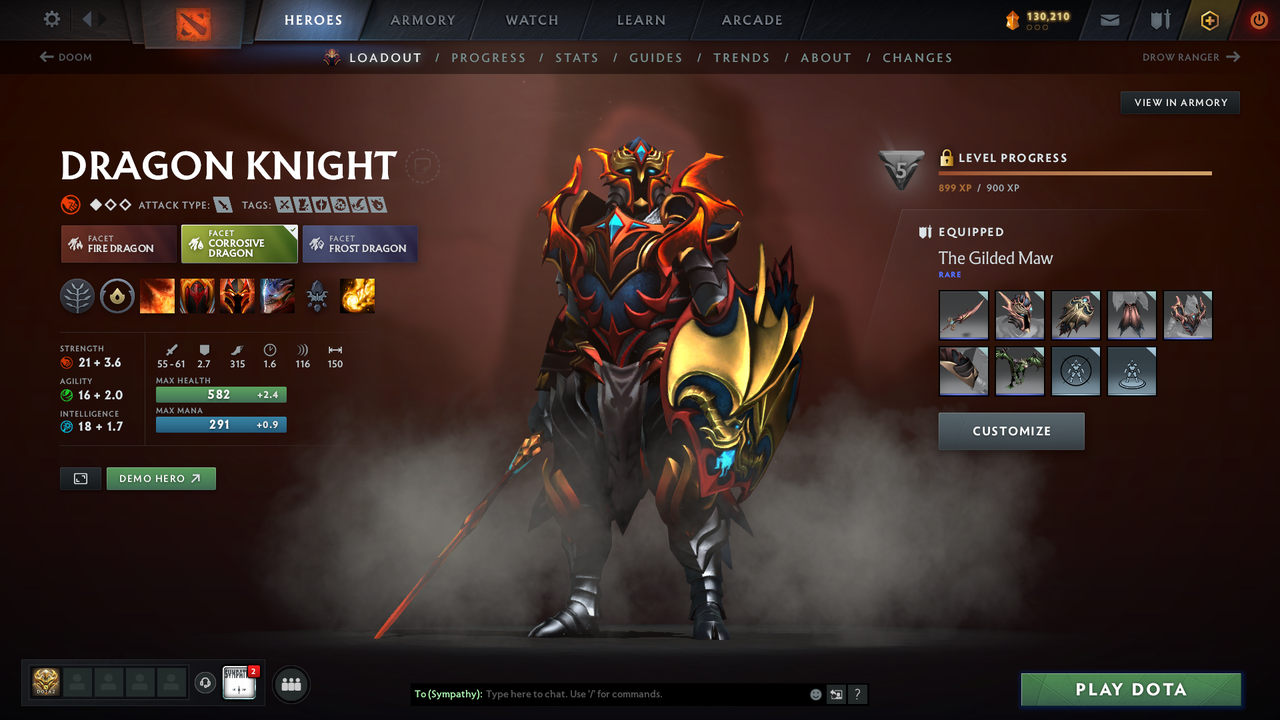
Task: Open the ARCADE menu
Action: pos(751,20)
